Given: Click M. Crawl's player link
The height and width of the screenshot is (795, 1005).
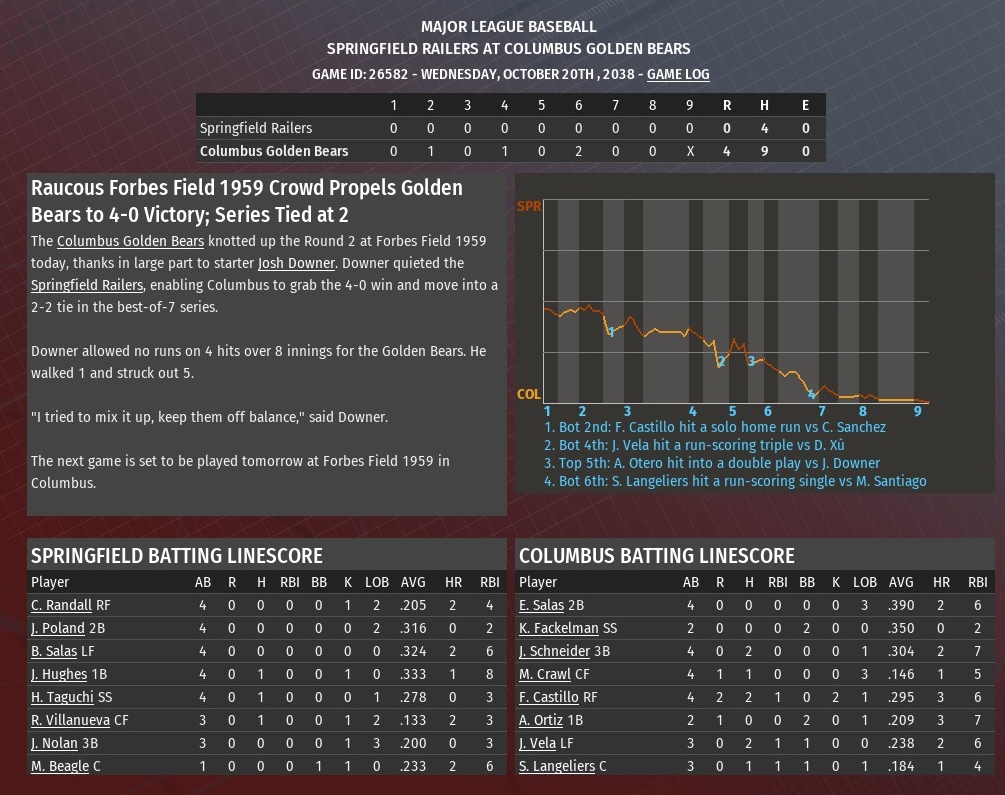Looking at the screenshot, I should (x=544, y=674).
